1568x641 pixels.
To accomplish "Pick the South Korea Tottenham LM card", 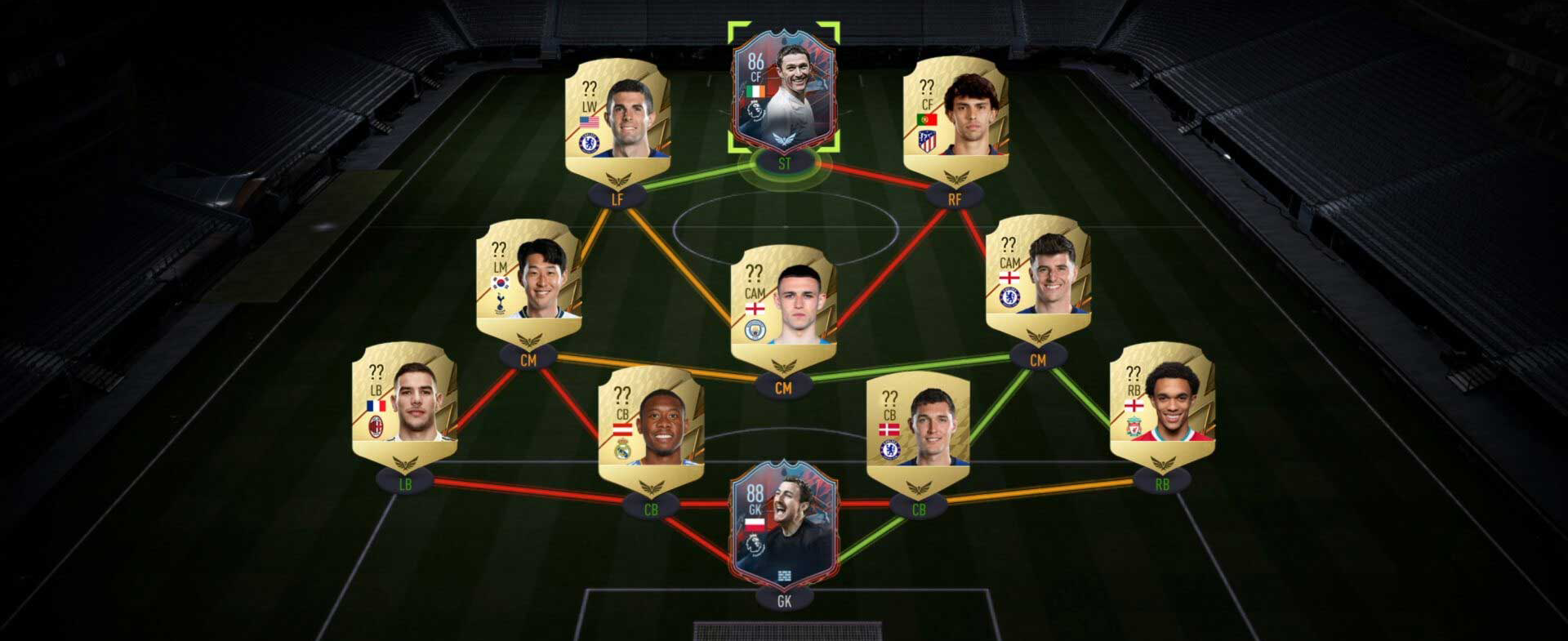I will coord(528,280).
